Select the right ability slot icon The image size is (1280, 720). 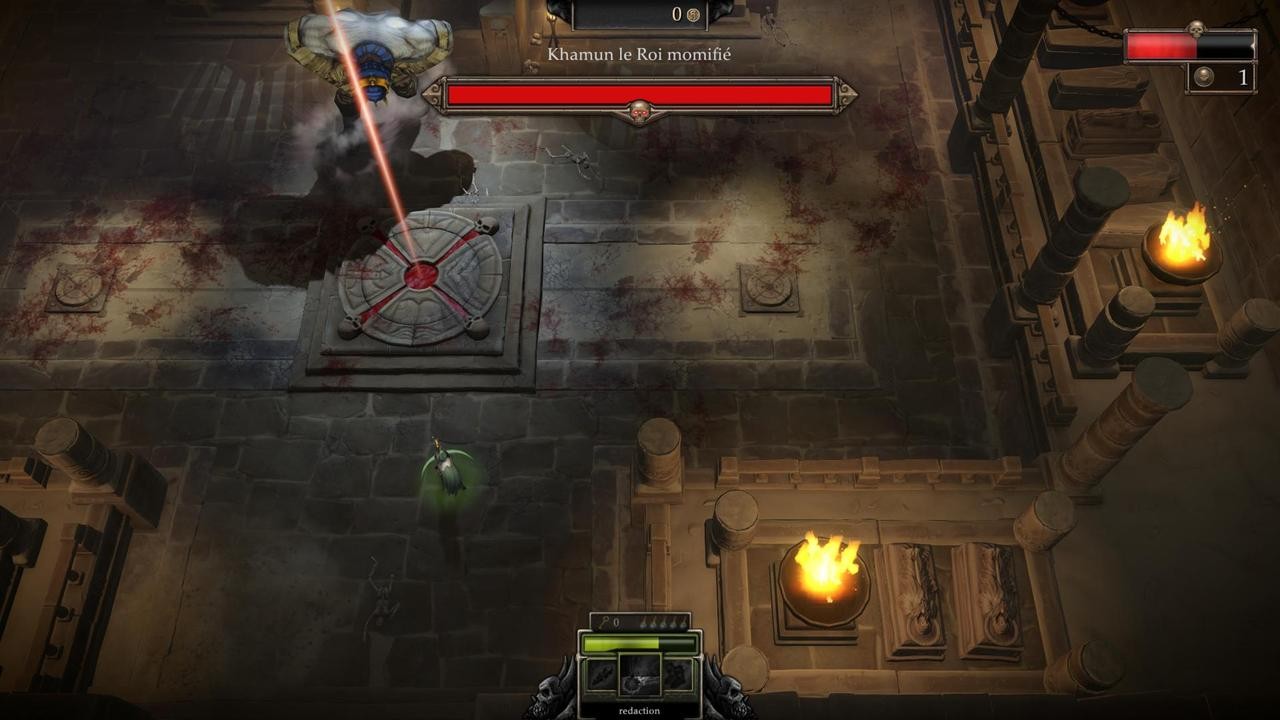tap(677, 673)
